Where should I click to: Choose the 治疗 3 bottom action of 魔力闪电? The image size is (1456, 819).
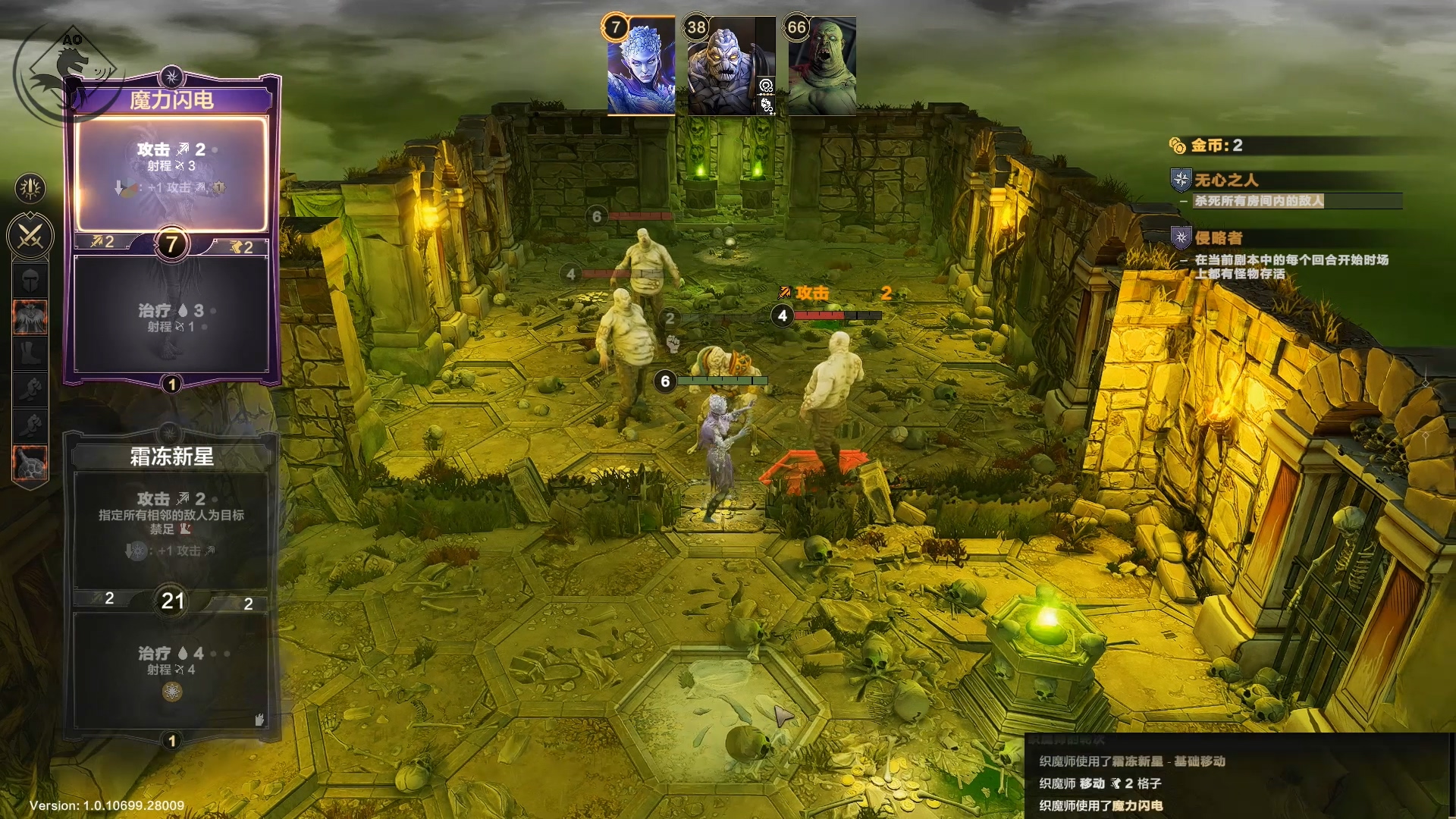pyautogui.click(x=171, y=315)
